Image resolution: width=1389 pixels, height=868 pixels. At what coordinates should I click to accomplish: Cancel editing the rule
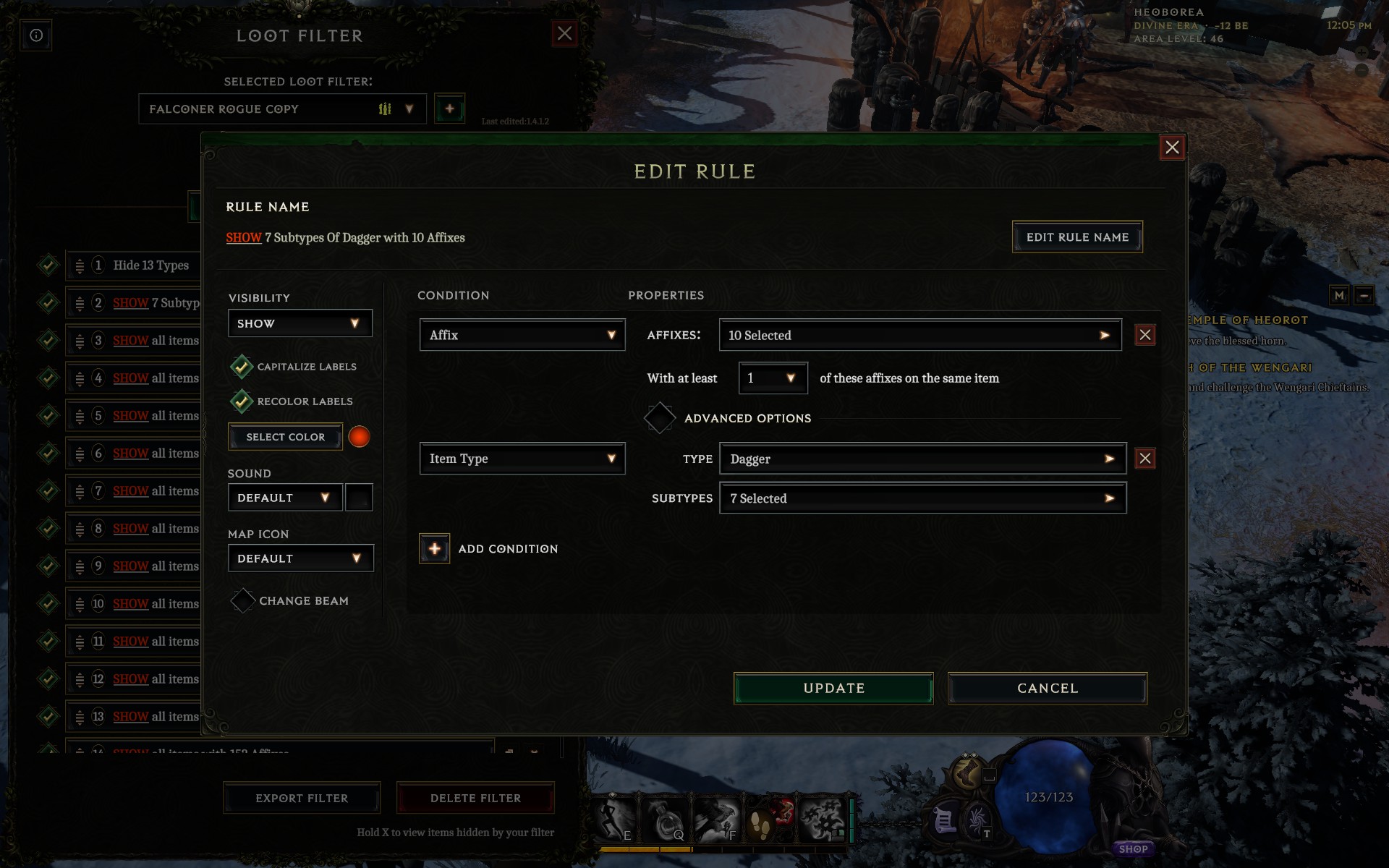point(1047,688)
